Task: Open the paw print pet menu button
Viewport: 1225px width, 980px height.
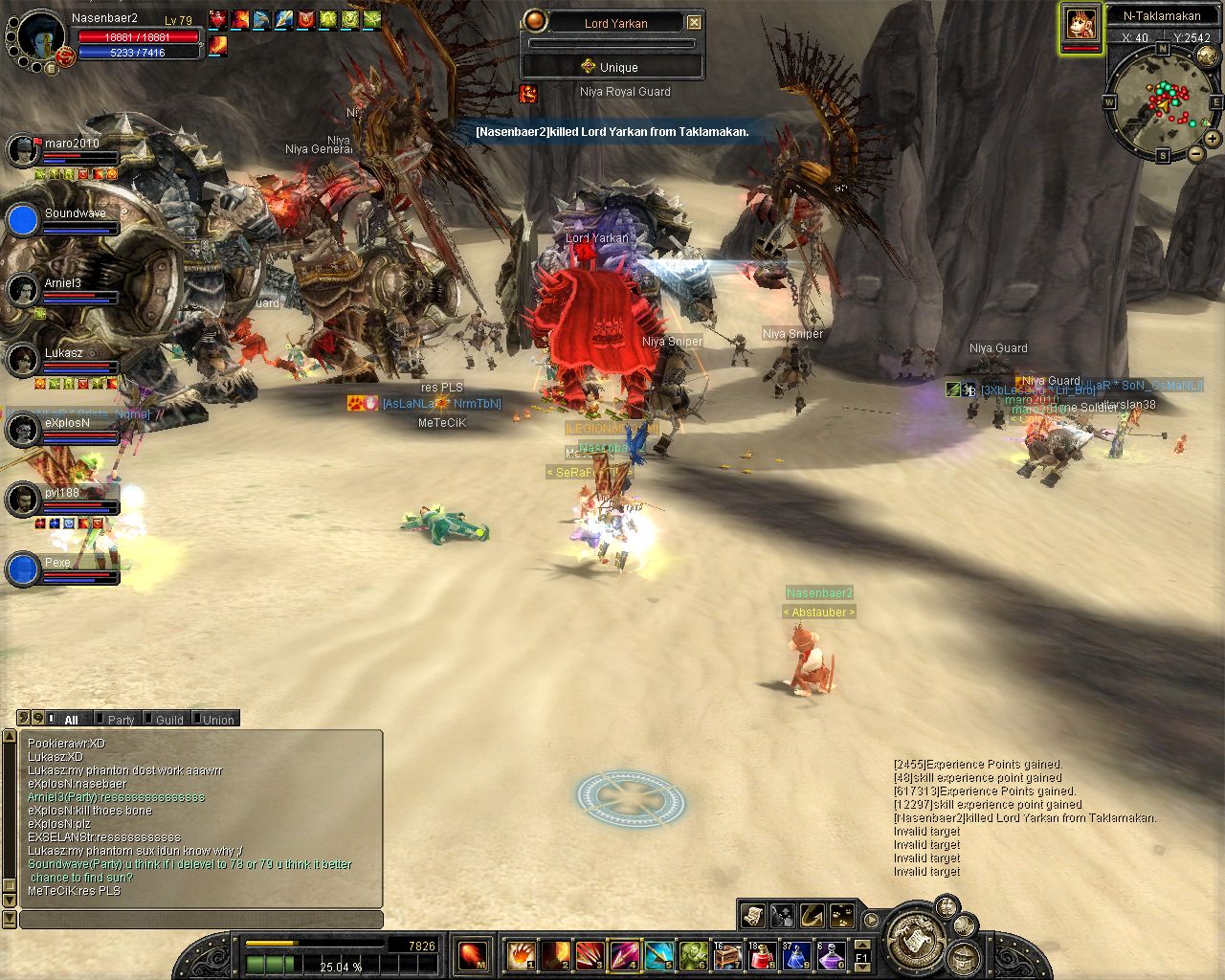Action: [x=842, y=916]
